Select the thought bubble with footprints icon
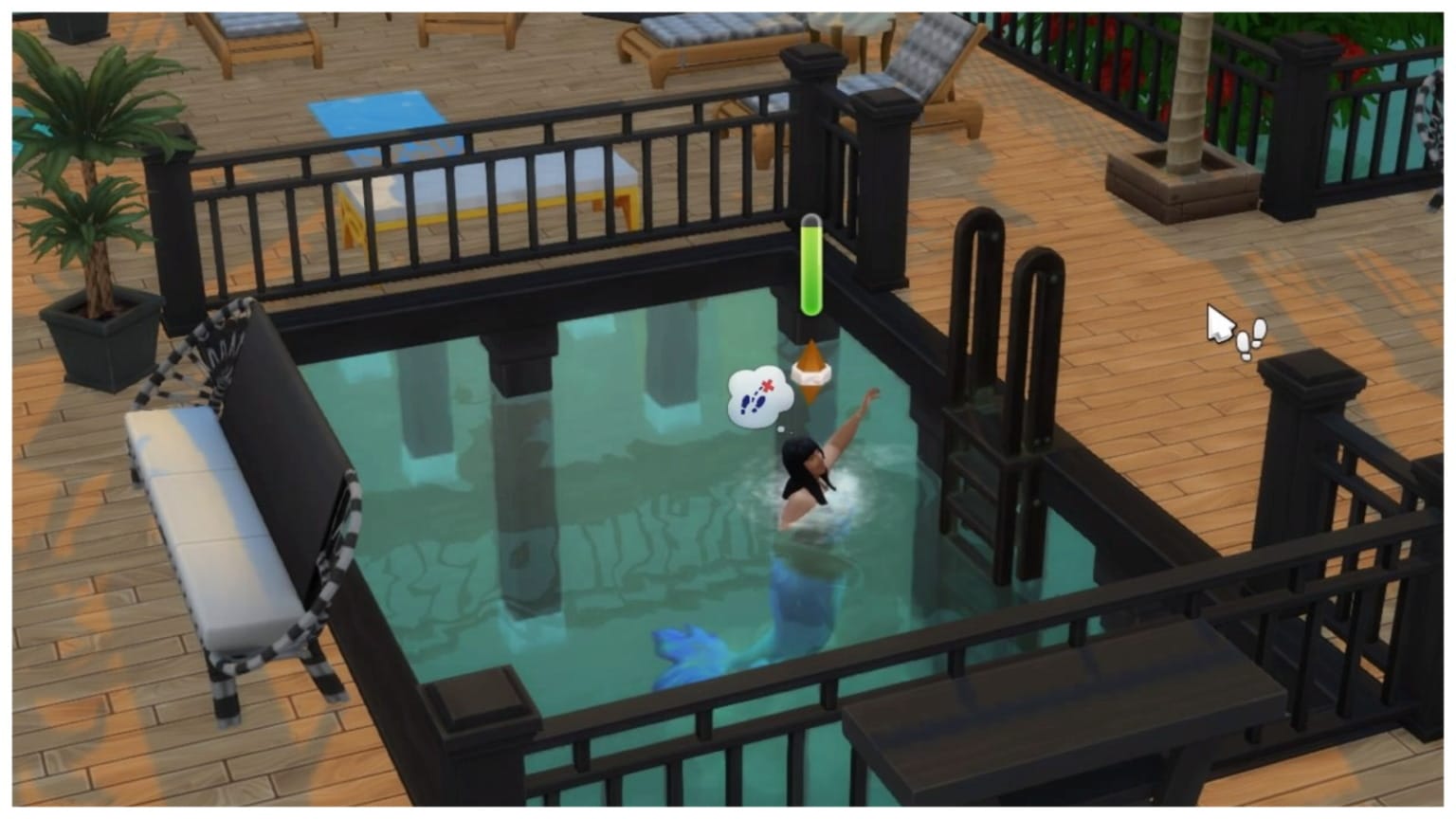Image resolution: width=1456 pixels, height=819 pixels. click(758, 393)
